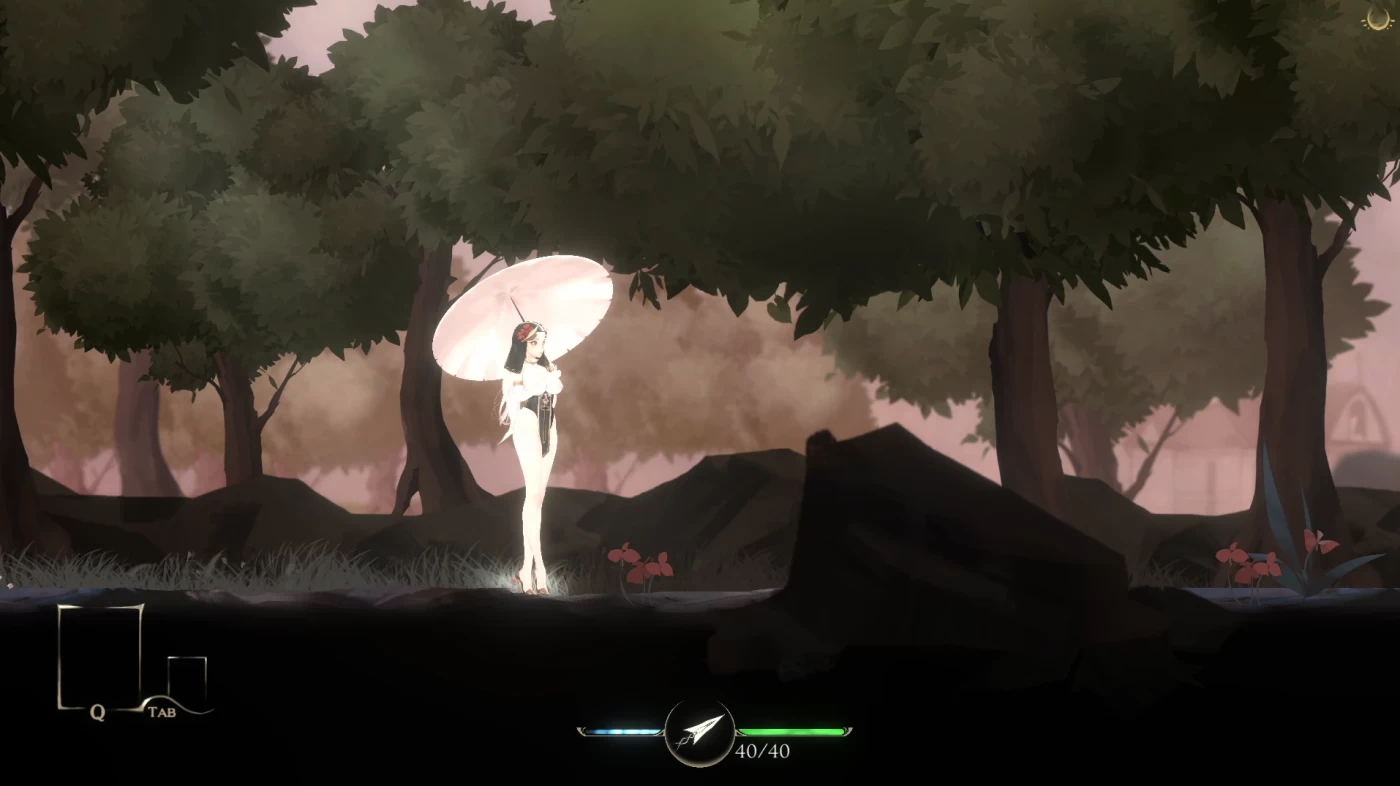Image resolution: width=1400 pixels, height=786 pixels.
Task: Click the Q label under the skill box
Action: pos(97,712)
